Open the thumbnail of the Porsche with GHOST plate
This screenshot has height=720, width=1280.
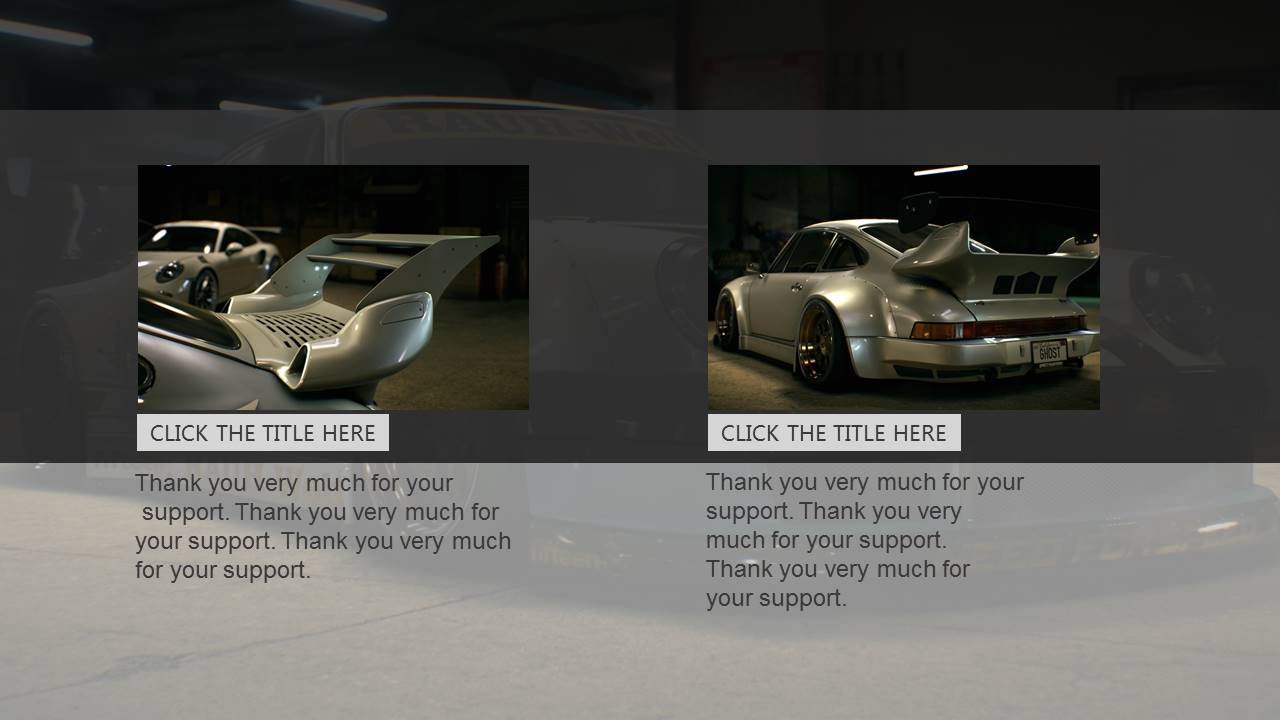[903, 287]
